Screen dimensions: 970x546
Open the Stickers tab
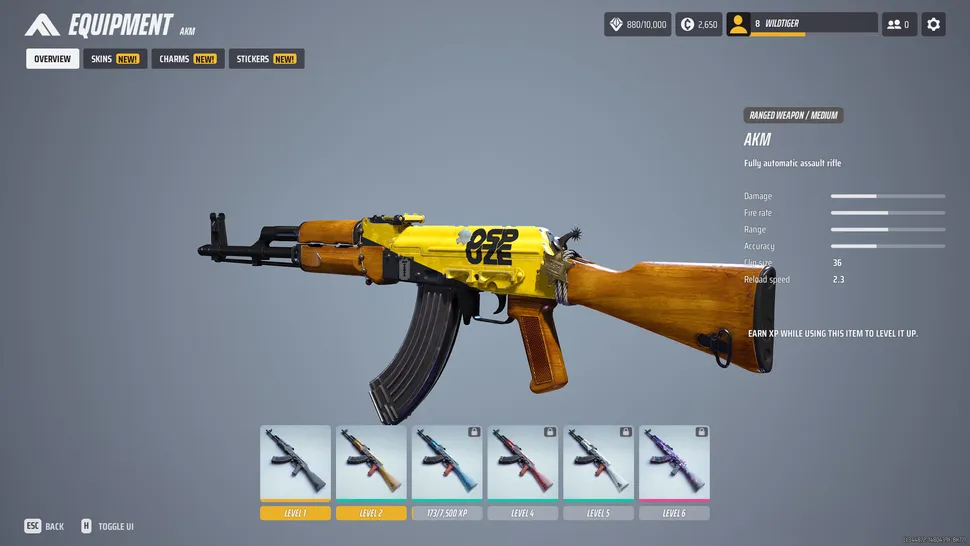point(266,59)
